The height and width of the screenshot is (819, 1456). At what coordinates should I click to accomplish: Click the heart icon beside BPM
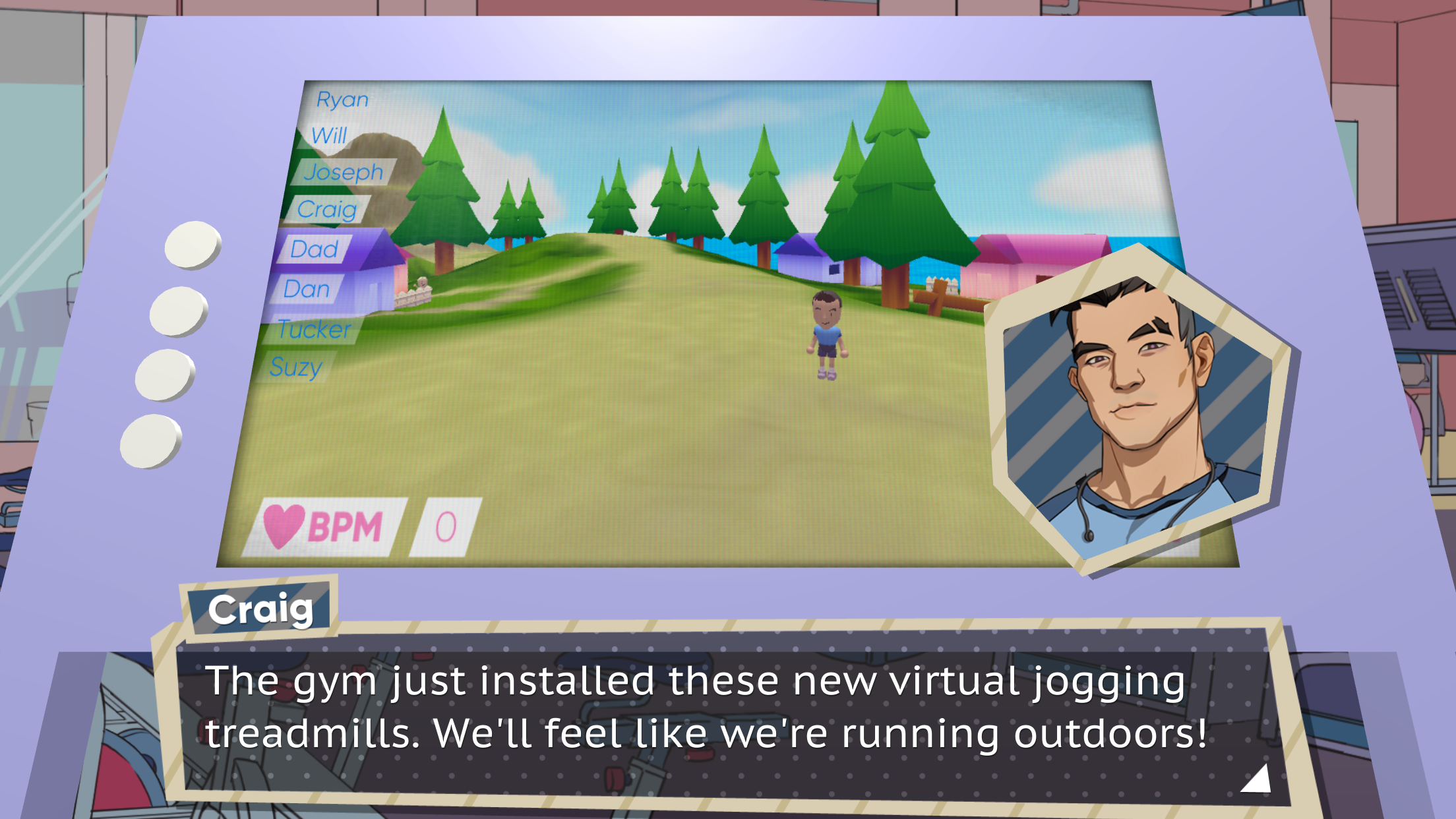(x=283, y=524)
